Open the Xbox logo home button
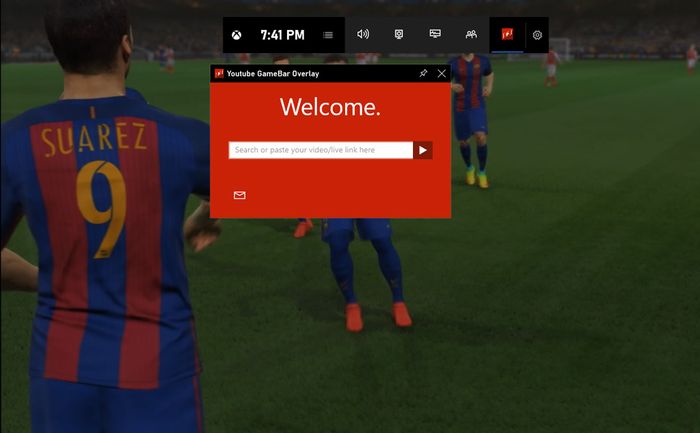 pyautogui.click(x=237, y=35)
